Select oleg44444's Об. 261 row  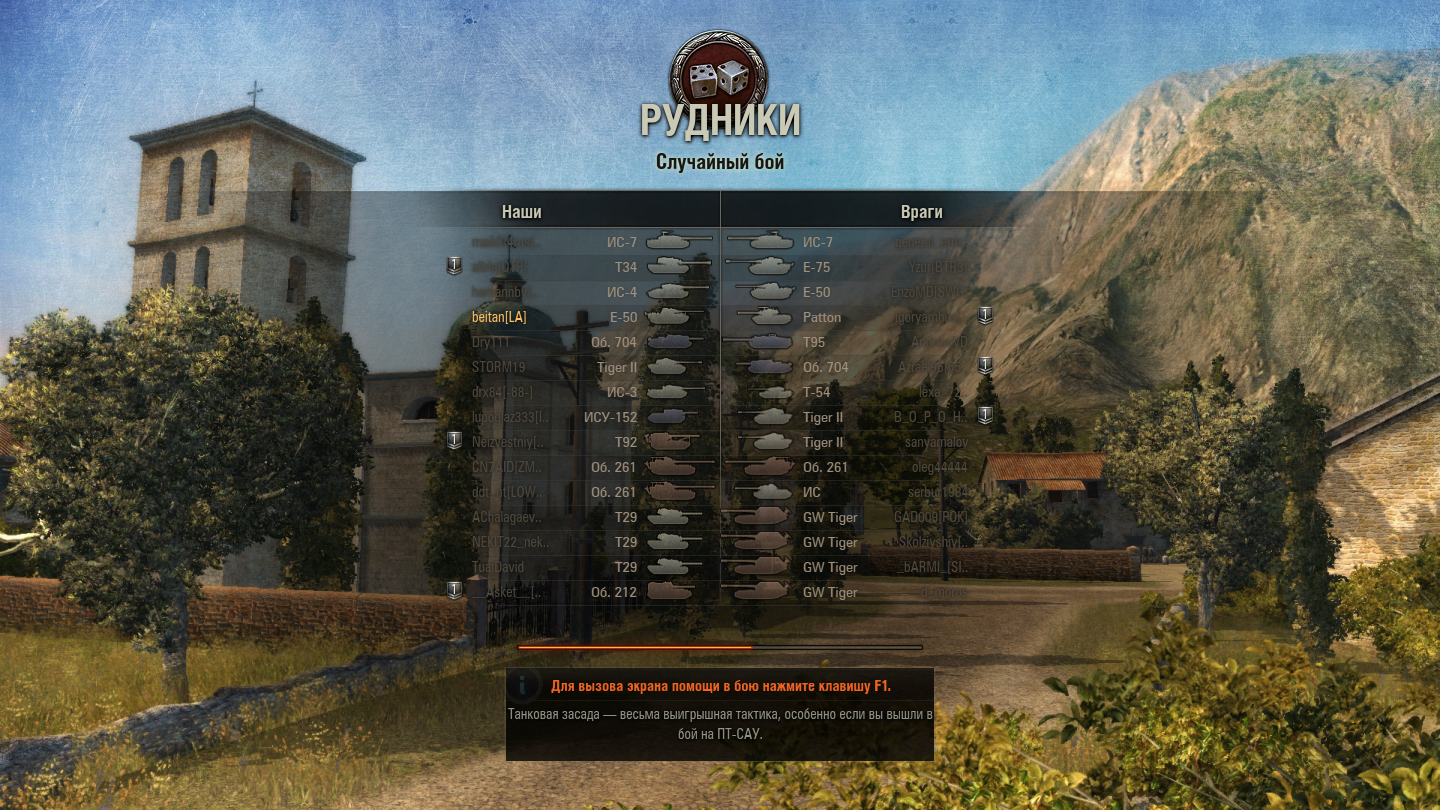(860, 467)
